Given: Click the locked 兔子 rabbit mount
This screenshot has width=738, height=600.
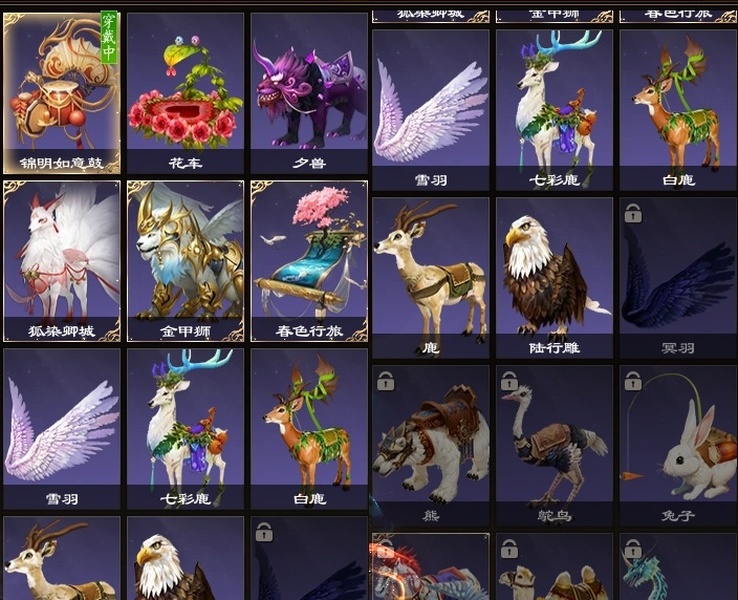Looking at the screenshot, I should [x=678, y=445].
